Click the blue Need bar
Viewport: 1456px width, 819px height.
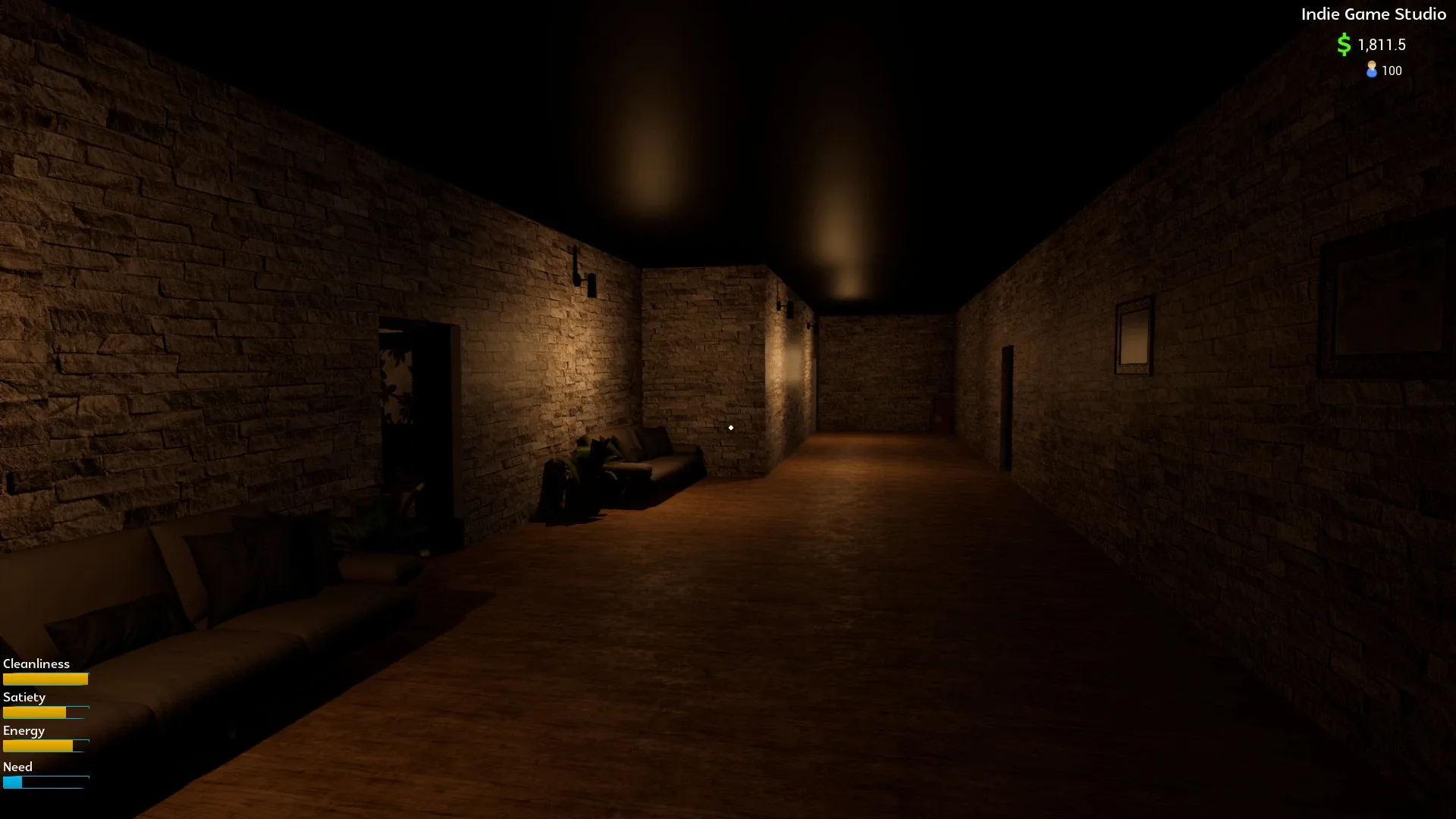click(x=45, y=782)
